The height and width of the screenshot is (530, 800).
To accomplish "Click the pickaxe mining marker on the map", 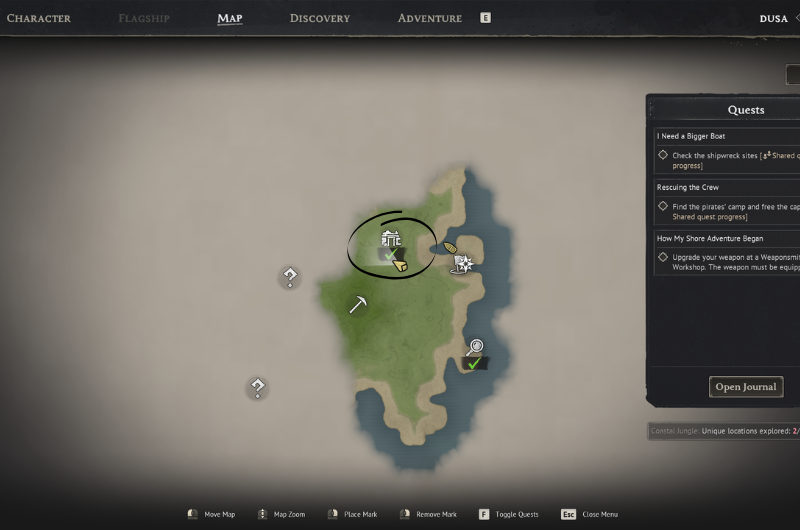I will 358,305.
